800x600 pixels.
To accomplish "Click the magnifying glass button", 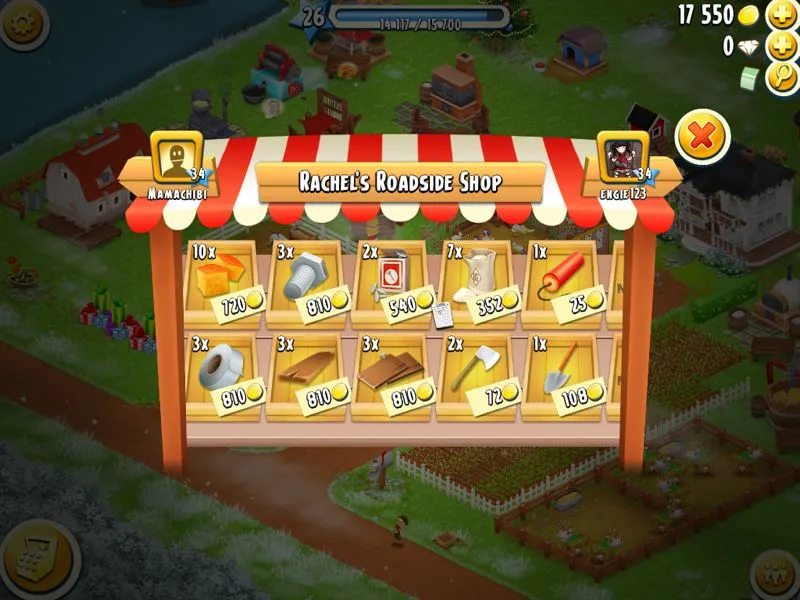I will point(781,78).
